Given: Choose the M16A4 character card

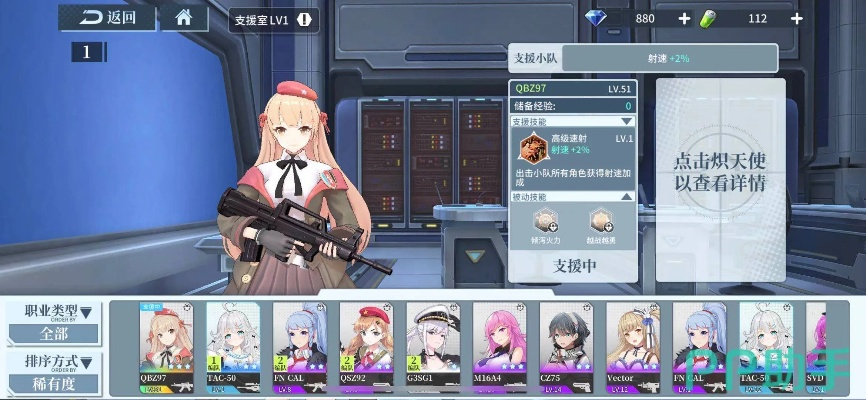Looking at the screenshot, I should coord(499,345).
